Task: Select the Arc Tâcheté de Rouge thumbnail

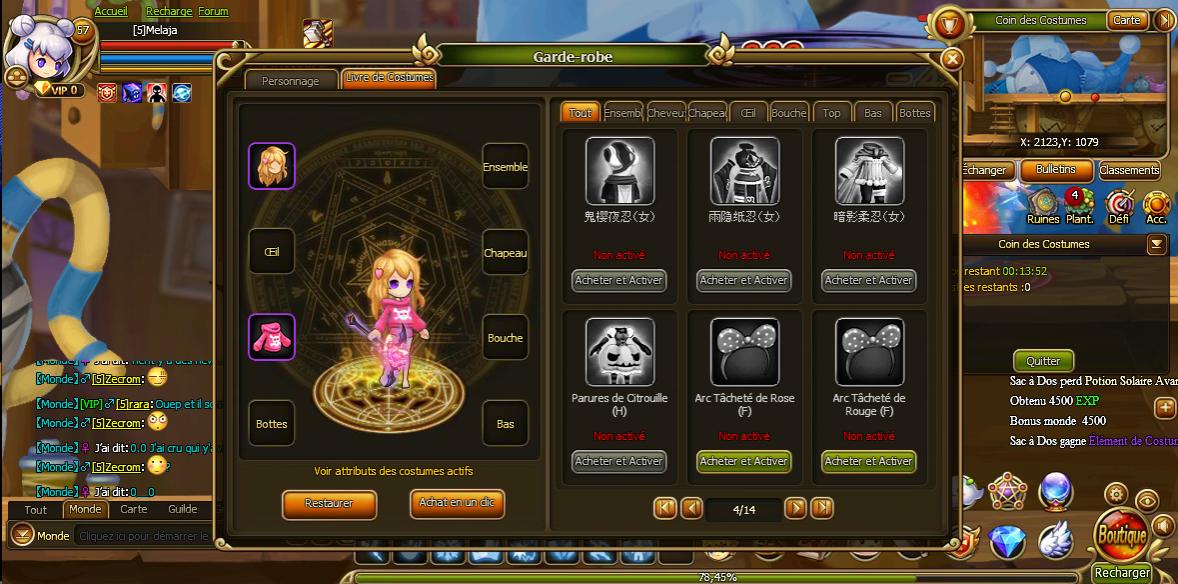Action: 869,352
